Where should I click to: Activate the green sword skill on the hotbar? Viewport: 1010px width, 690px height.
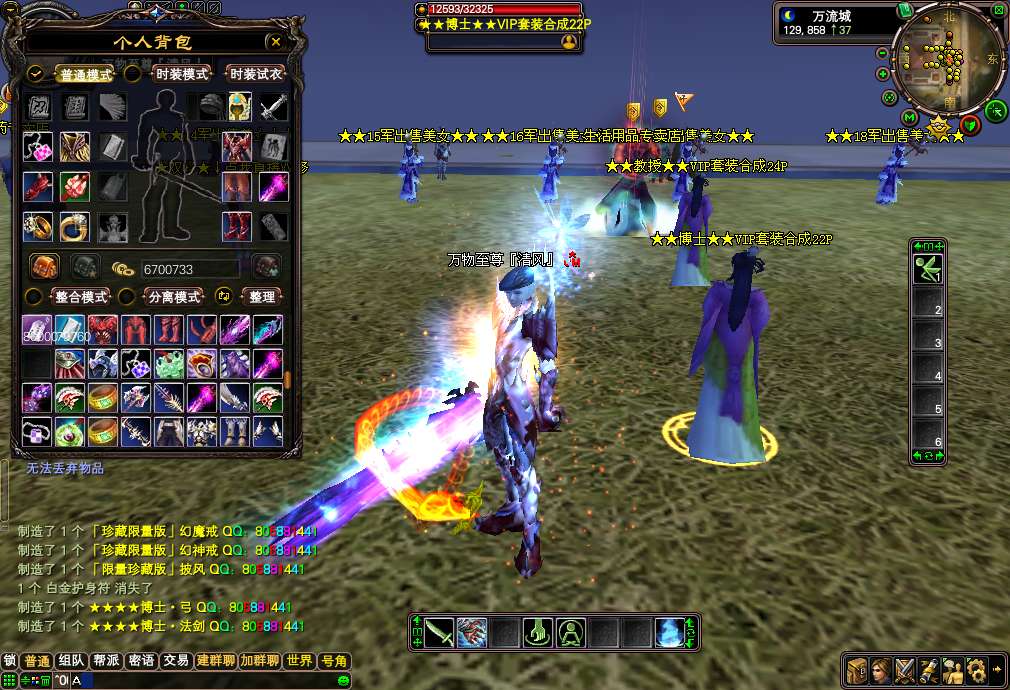[x=439, y=632]
